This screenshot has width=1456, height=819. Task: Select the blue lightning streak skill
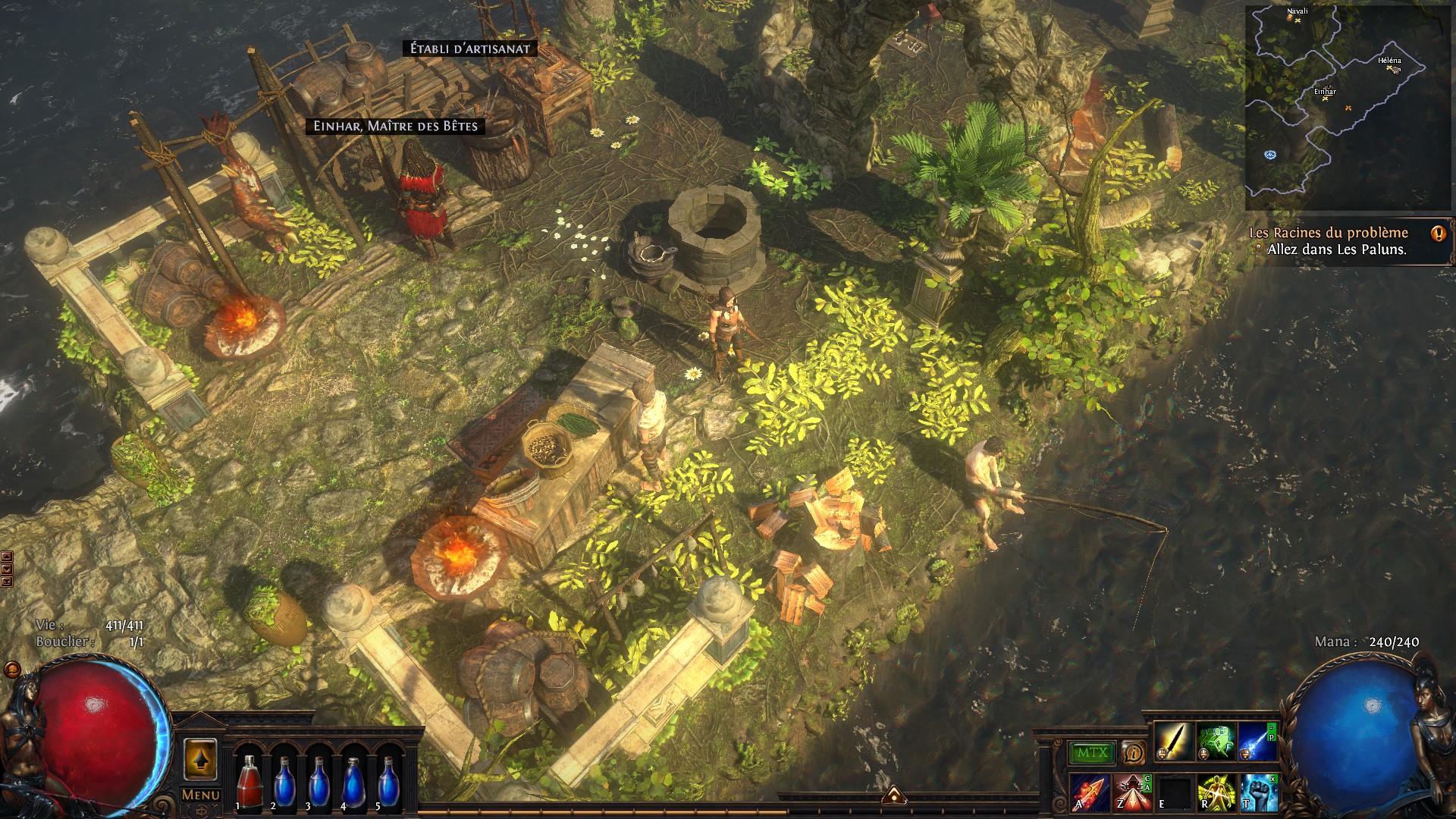(1257, 741)
